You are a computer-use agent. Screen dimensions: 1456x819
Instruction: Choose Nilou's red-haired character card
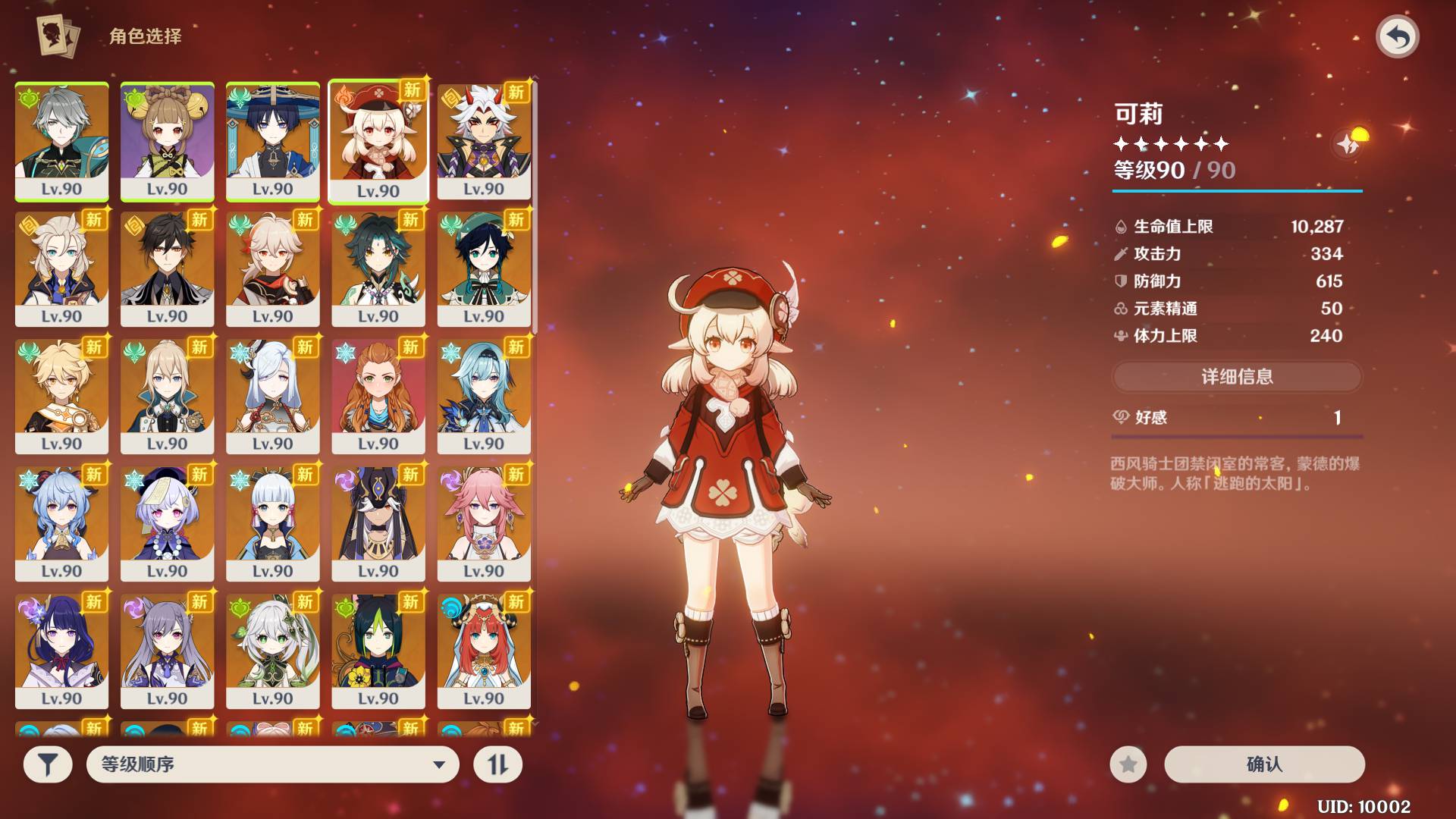pyautogui.click(x=484, y=651)
